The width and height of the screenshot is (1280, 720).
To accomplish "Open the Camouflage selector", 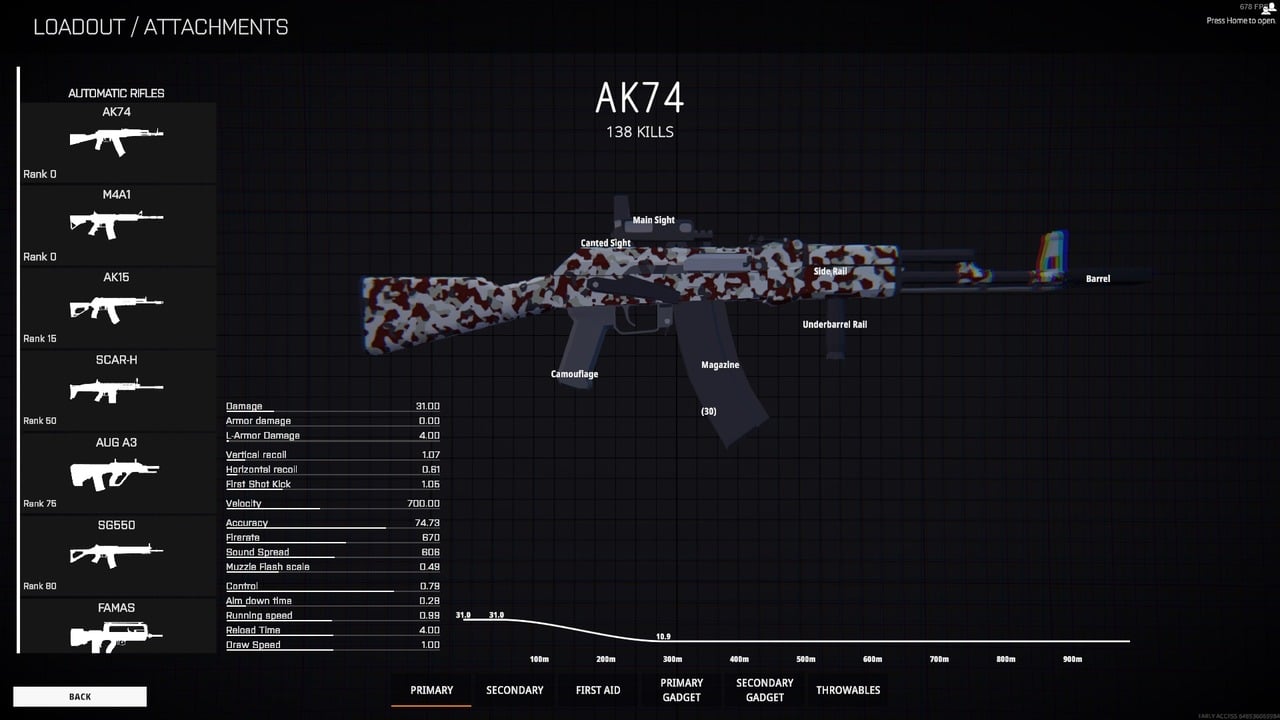I will pos(574,374).
